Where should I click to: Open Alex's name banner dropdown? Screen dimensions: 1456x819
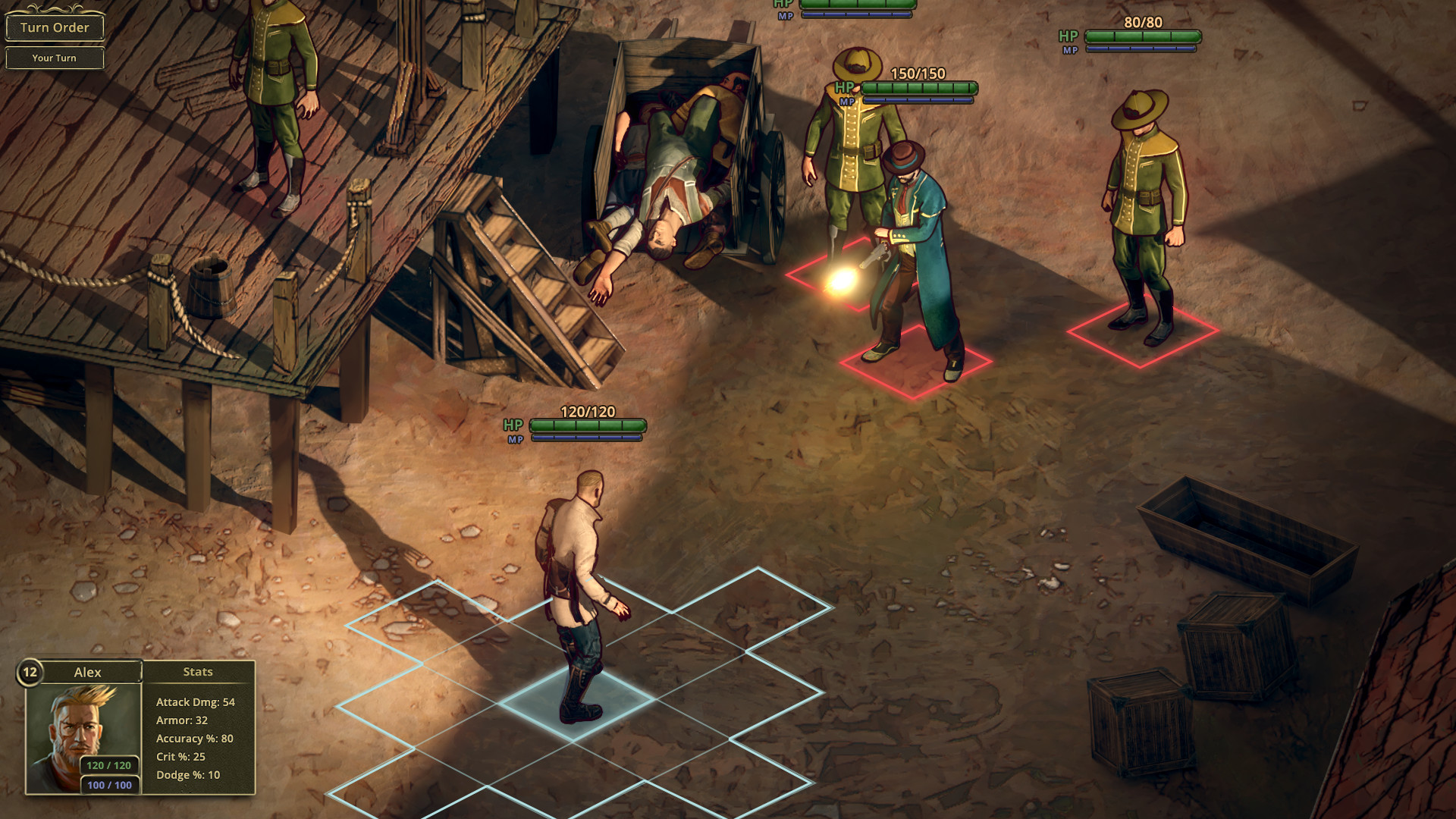(x=89, y=672)
